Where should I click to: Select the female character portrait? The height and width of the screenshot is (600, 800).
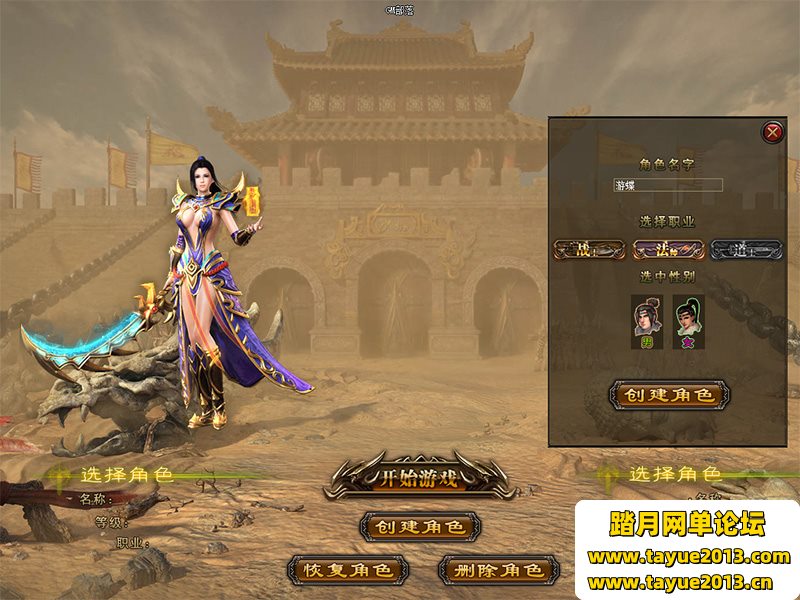pos(688,320)
